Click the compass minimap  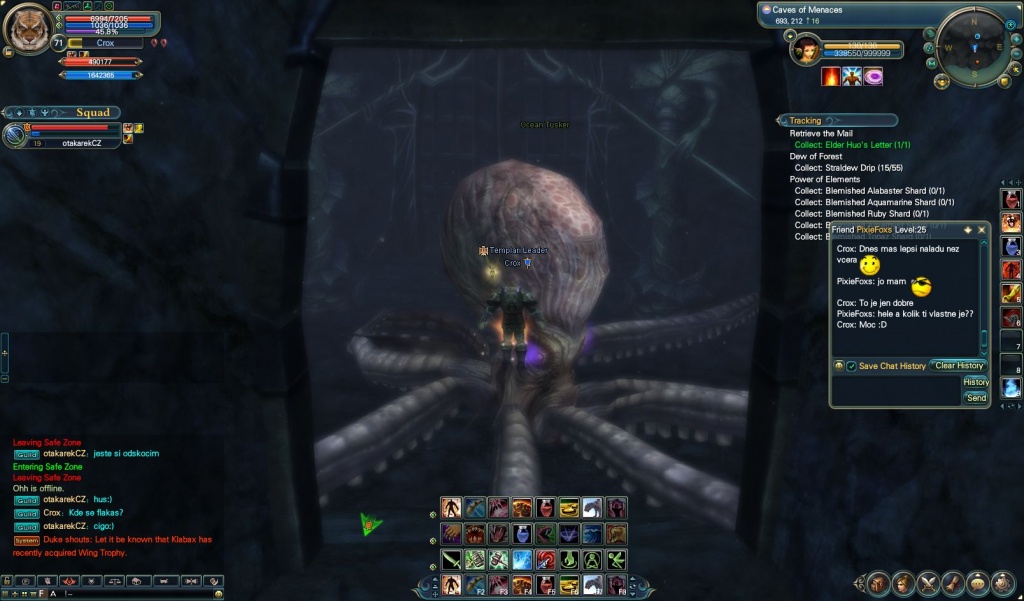click(970, 46)
